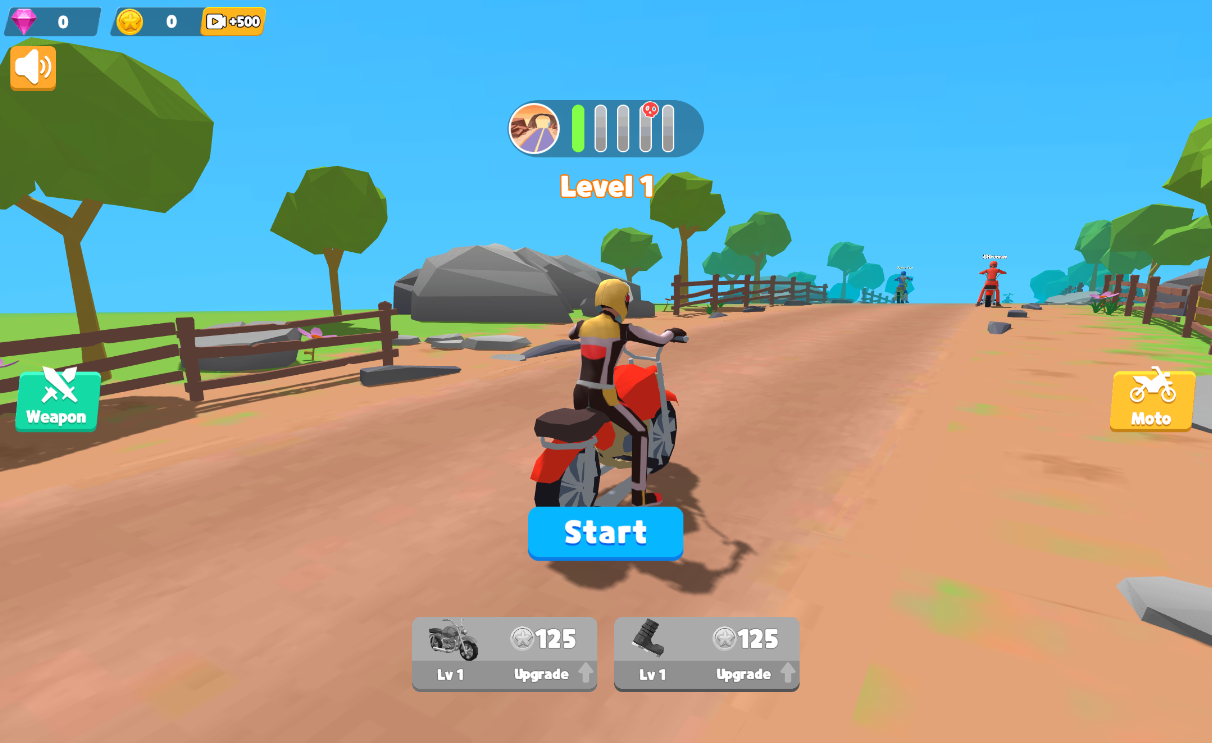The height and width of the screenshot is (743, 1212).
Task: Upgrade the motorcycle for 125 coins
Action: pos(504,653)
